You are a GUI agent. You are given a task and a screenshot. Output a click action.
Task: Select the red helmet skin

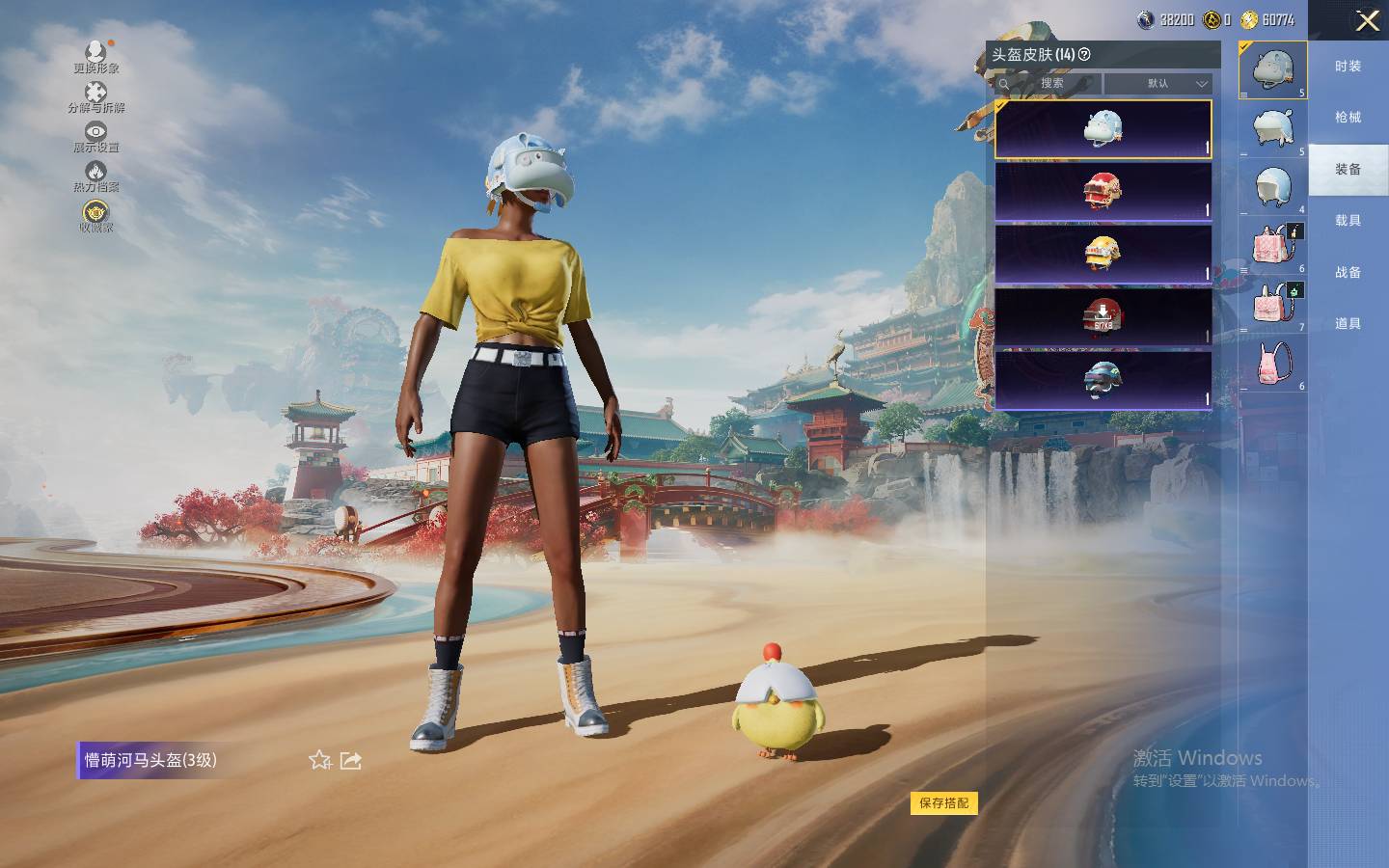click(x=1103, y=191)
